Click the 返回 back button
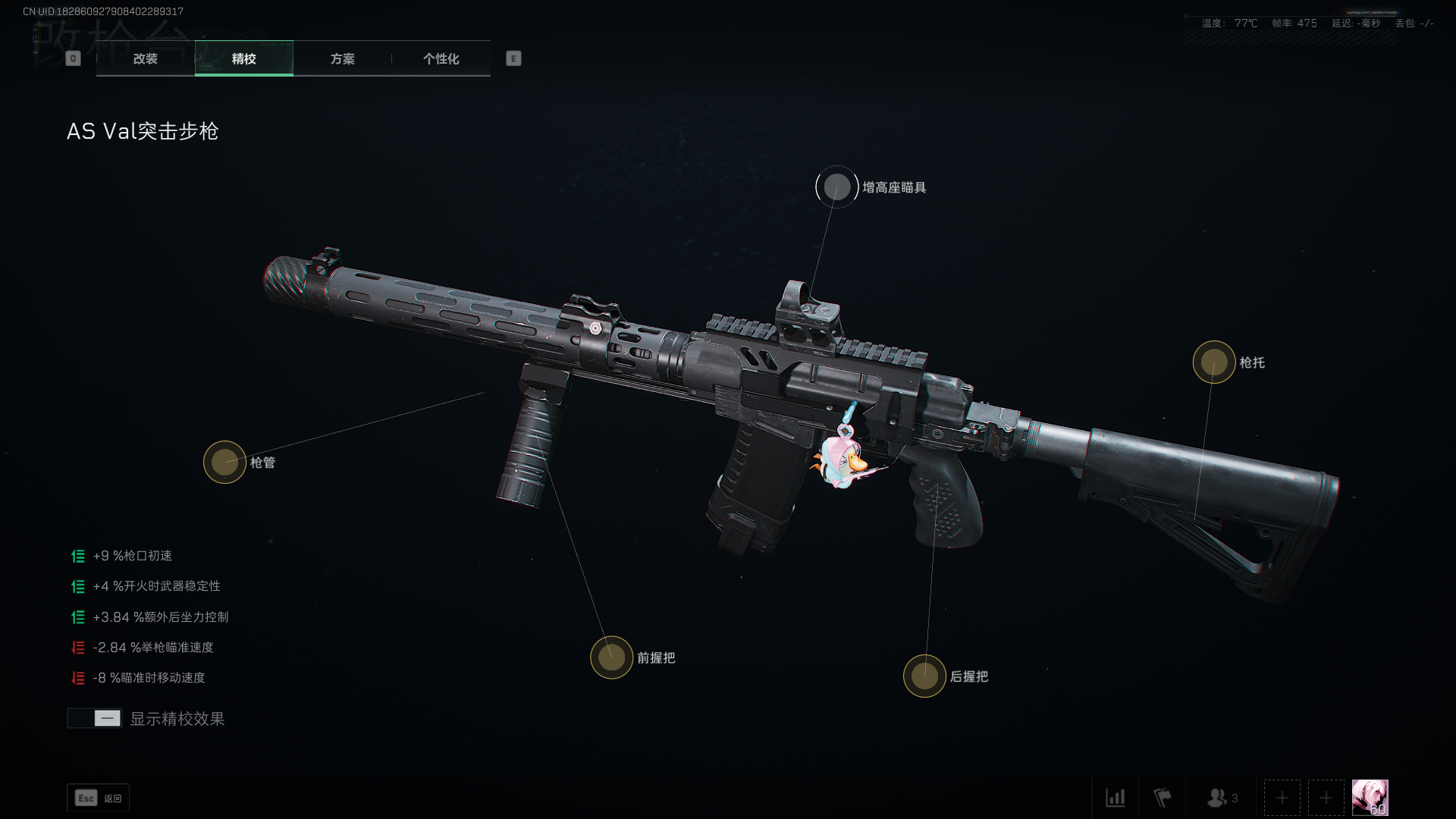 (x=98, y=798)
